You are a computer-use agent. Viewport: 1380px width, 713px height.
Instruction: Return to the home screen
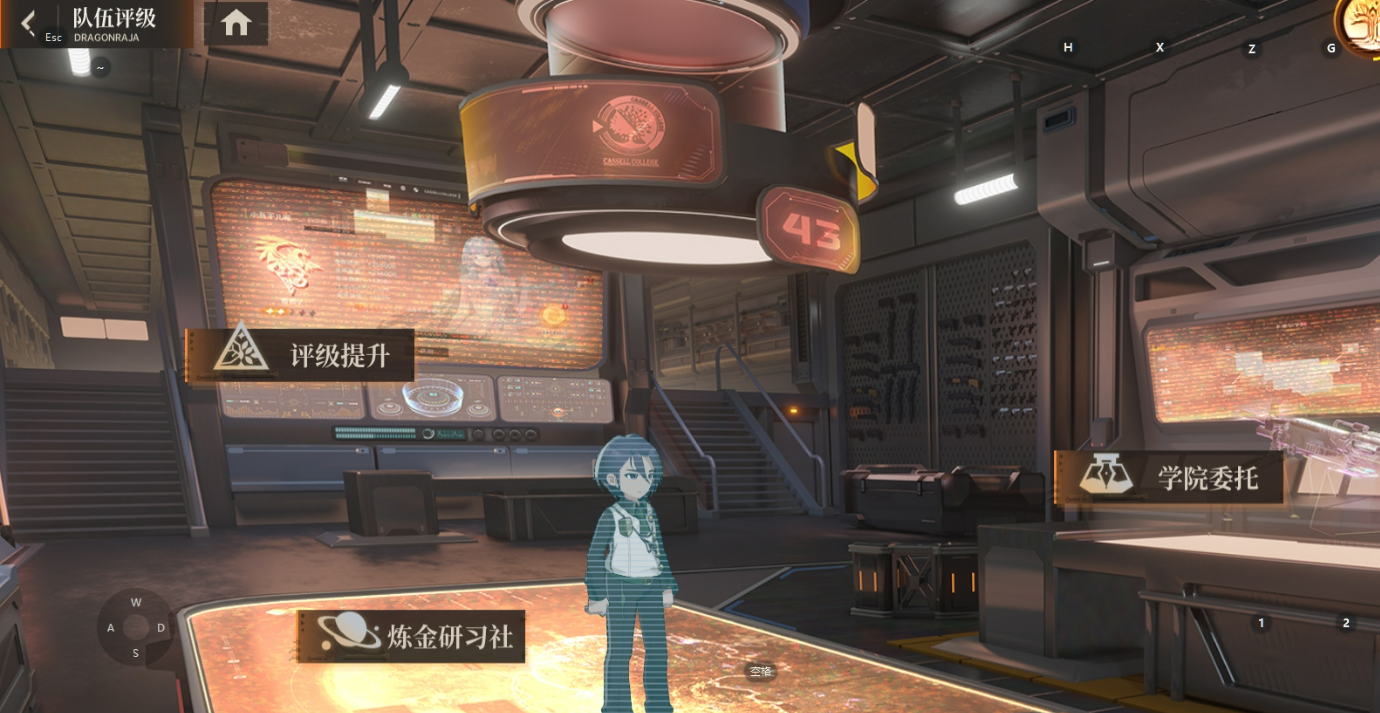236,23
